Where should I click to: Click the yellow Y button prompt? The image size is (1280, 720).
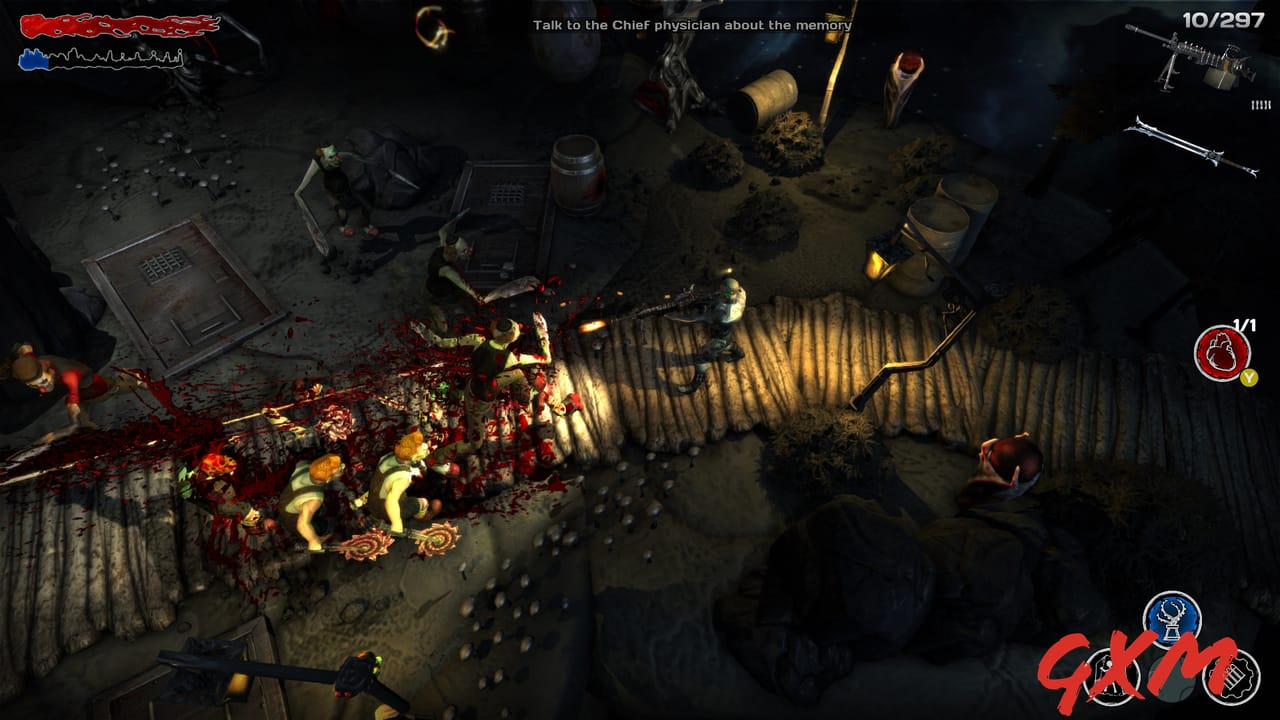[x=1249, y=378]
